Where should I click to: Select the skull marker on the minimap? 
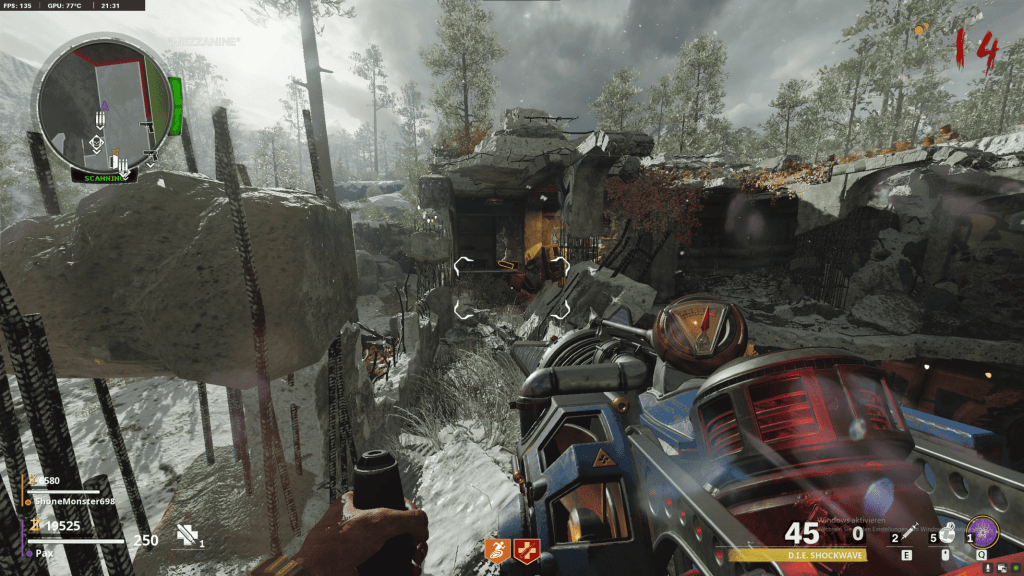[x=97, y=143]
